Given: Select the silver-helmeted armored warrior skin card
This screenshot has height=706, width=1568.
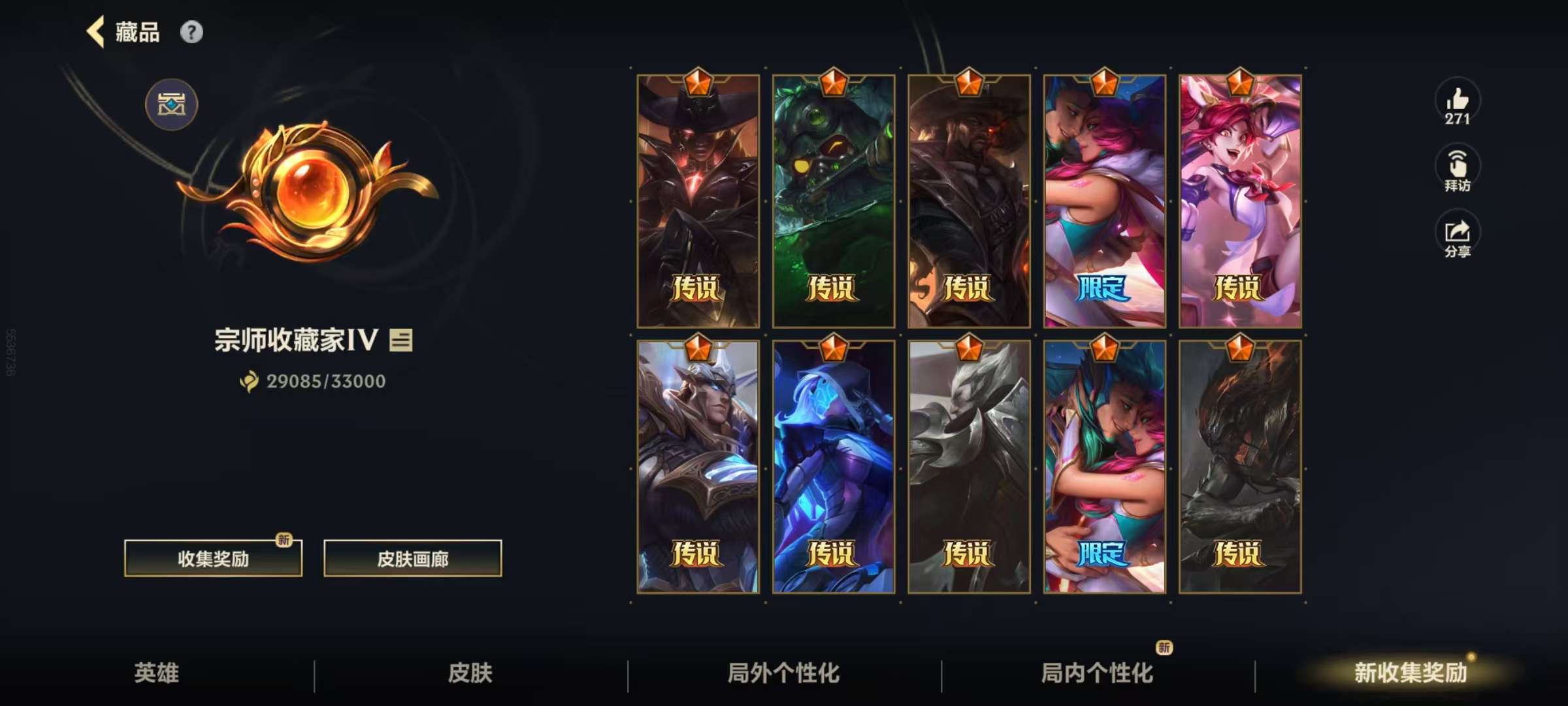Looking at the screenshot, I should [698, 467].
